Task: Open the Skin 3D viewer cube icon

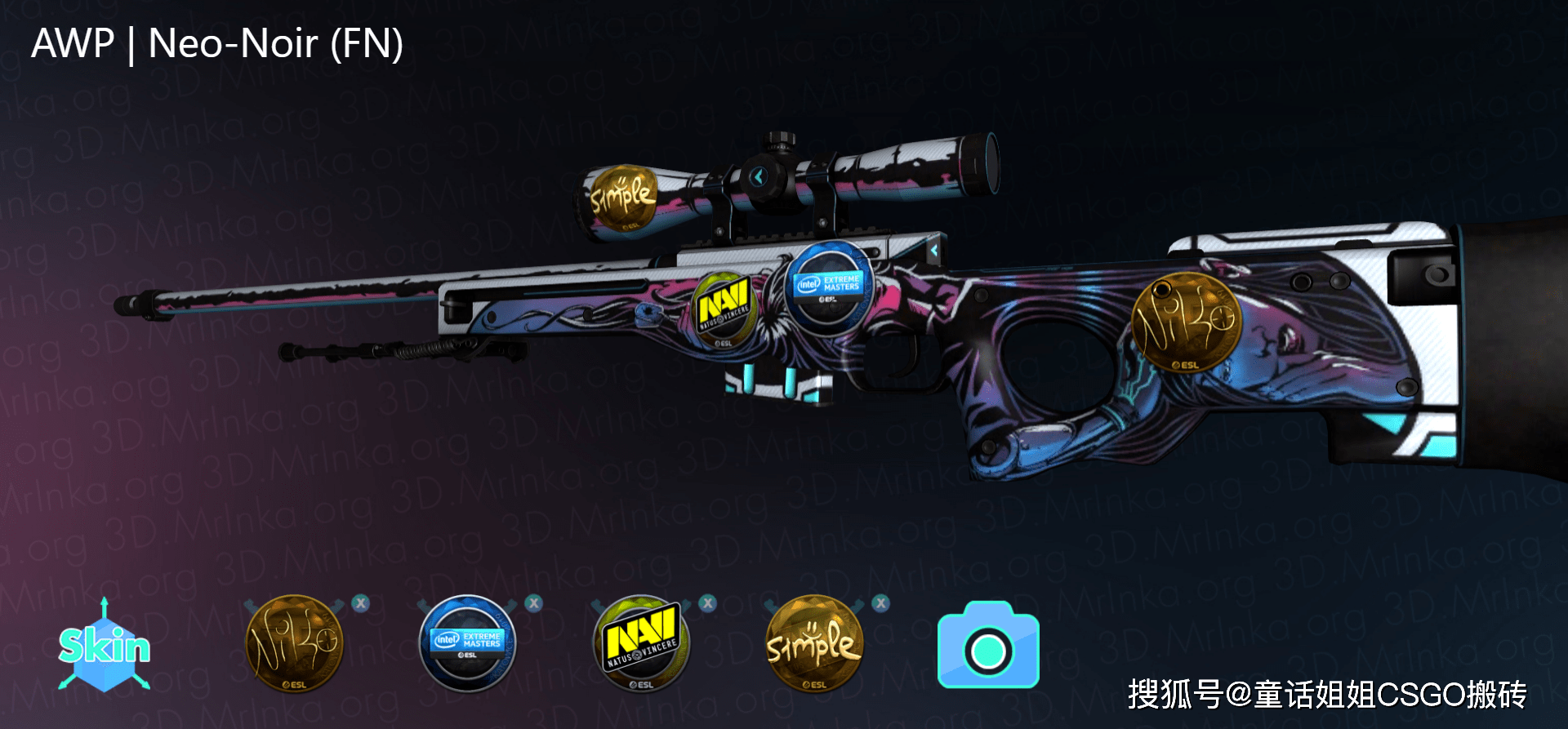Action: (105, 649)
